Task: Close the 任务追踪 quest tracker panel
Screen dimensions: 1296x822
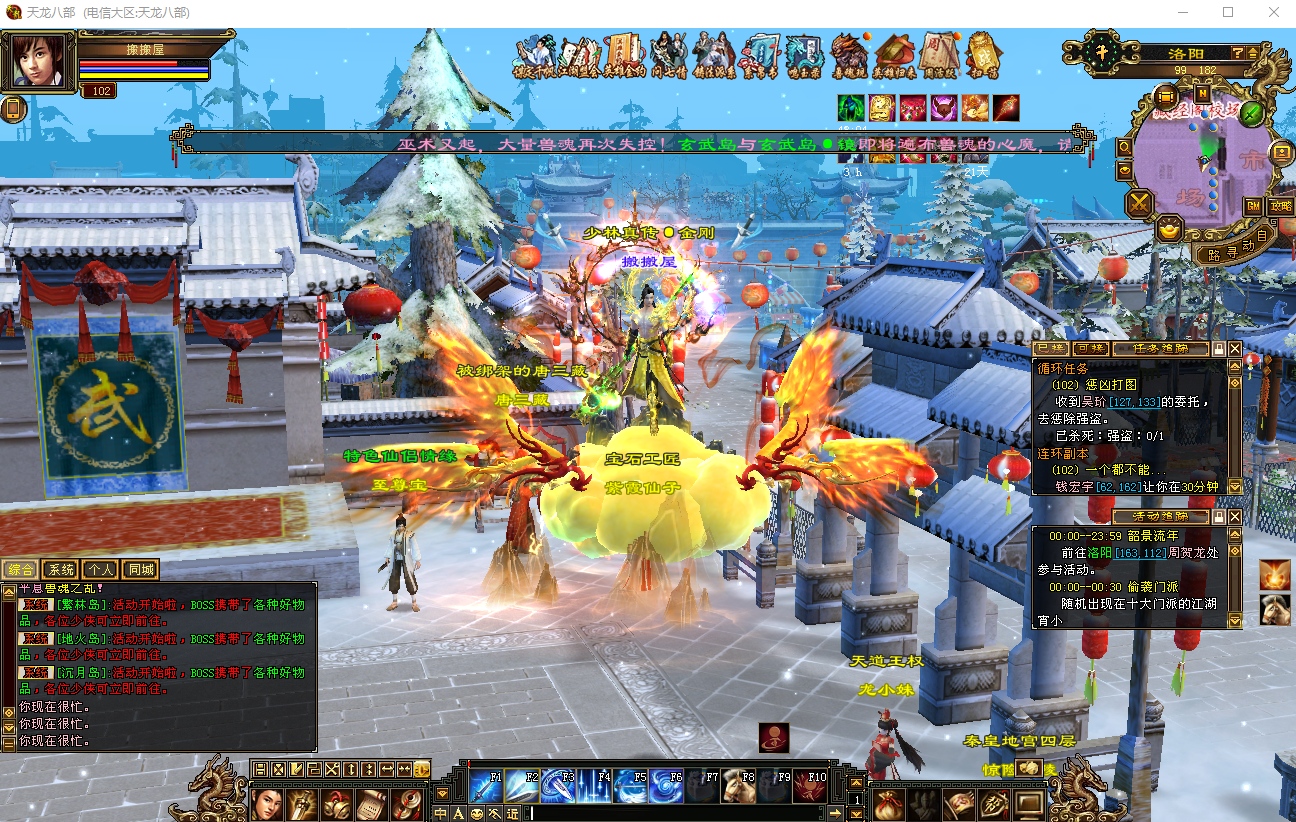Action: coord(1235,349)
